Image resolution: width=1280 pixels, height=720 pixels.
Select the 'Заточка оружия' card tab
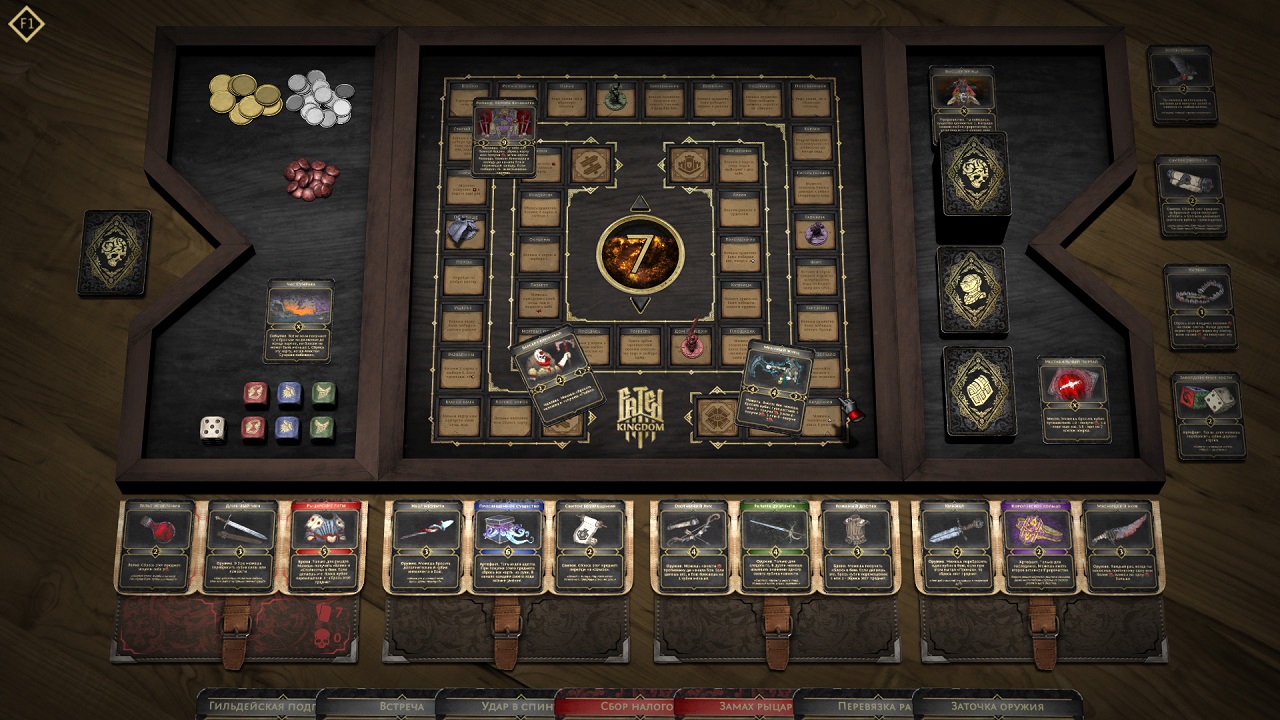997,706
